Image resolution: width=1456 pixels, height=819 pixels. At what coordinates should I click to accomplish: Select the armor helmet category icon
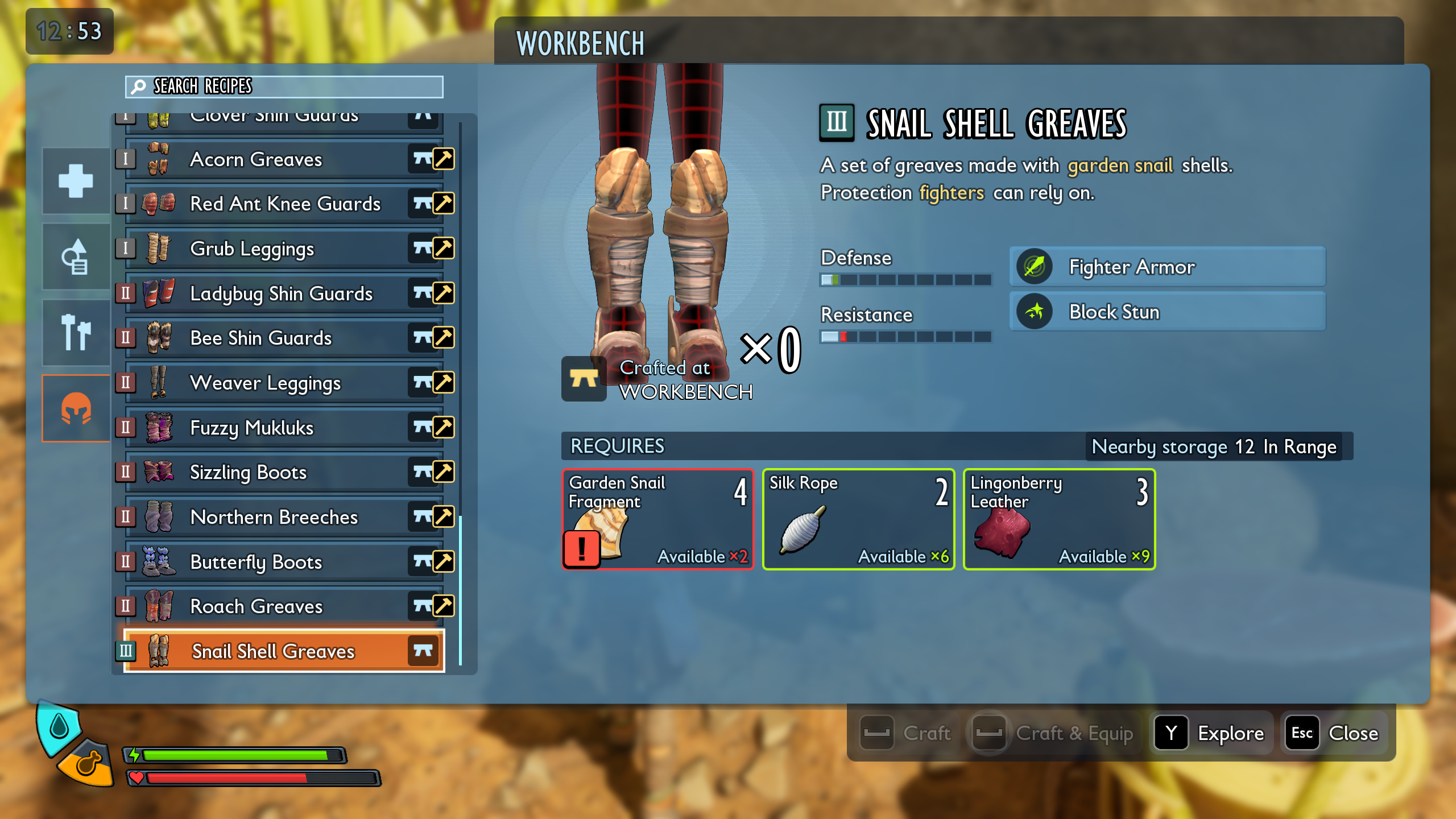click(x=76, y=407)
